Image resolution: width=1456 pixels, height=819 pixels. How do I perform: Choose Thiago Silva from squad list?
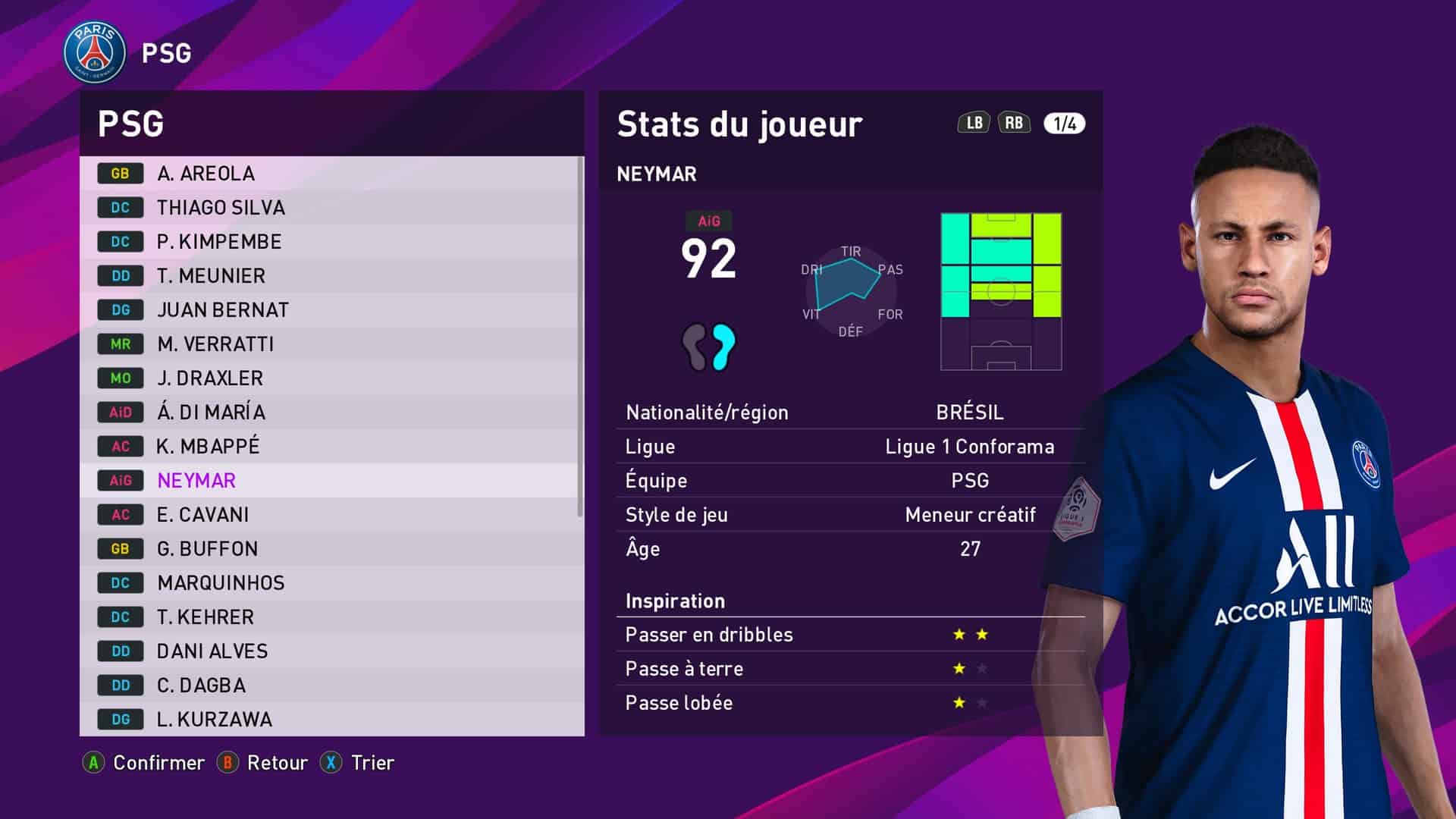[331, 208]
